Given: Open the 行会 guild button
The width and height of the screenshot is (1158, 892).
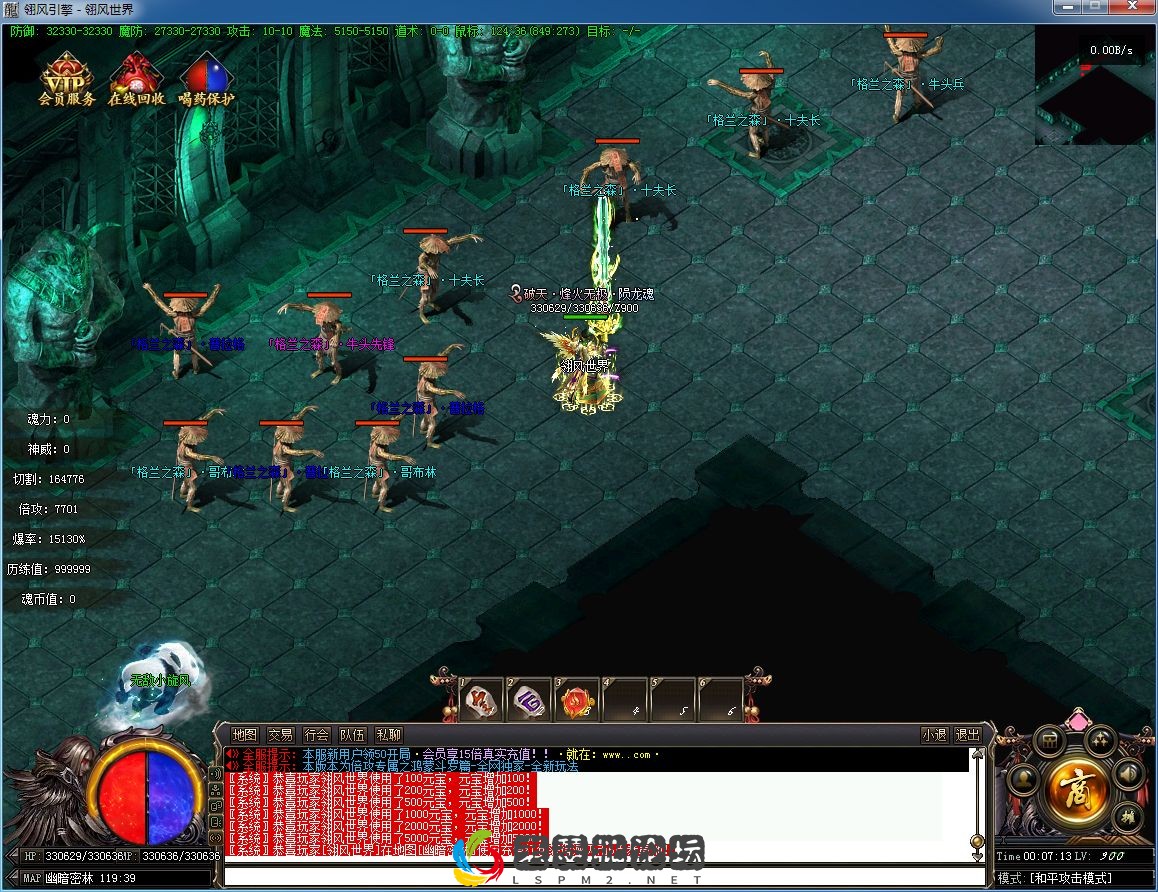Looking at the screenshot, I should pos(316,735).
